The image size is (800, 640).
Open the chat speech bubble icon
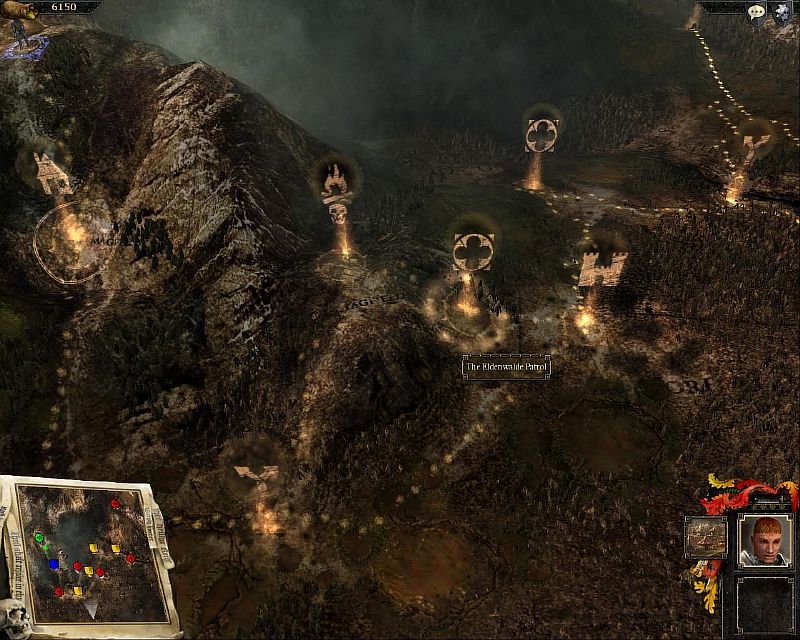tap(757, 13)
